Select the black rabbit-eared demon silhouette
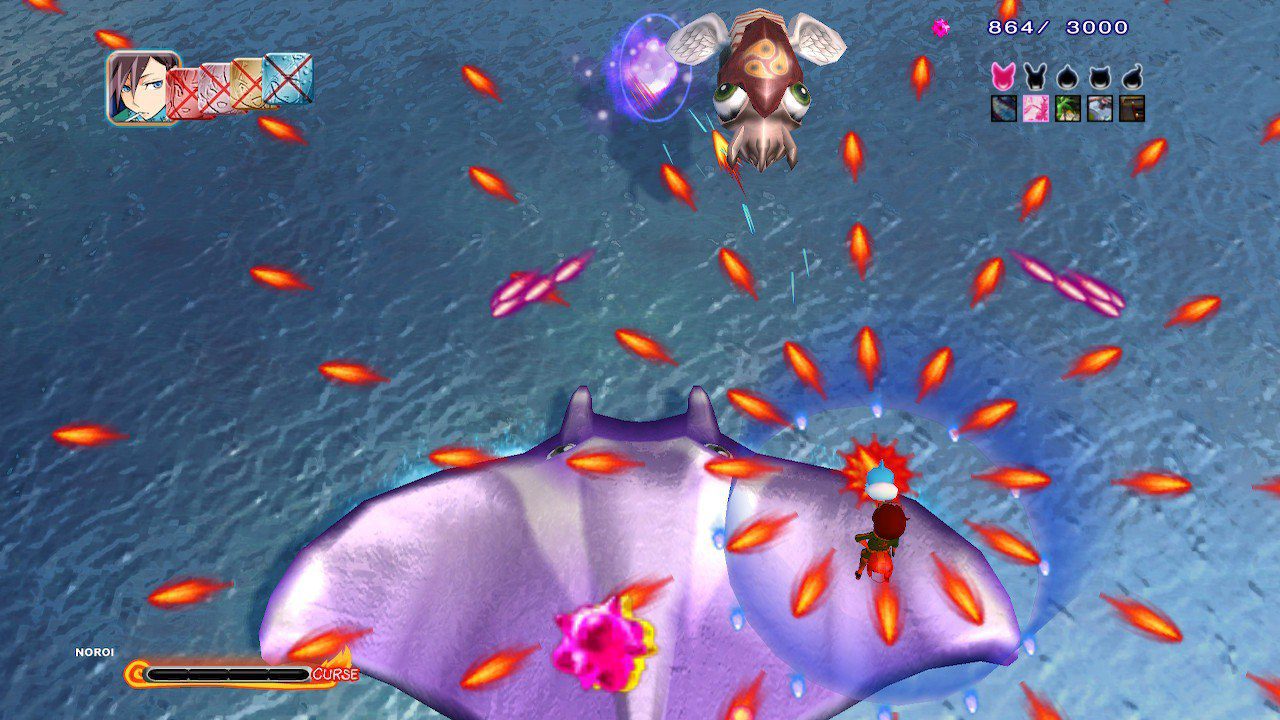 coord(1035,77)
